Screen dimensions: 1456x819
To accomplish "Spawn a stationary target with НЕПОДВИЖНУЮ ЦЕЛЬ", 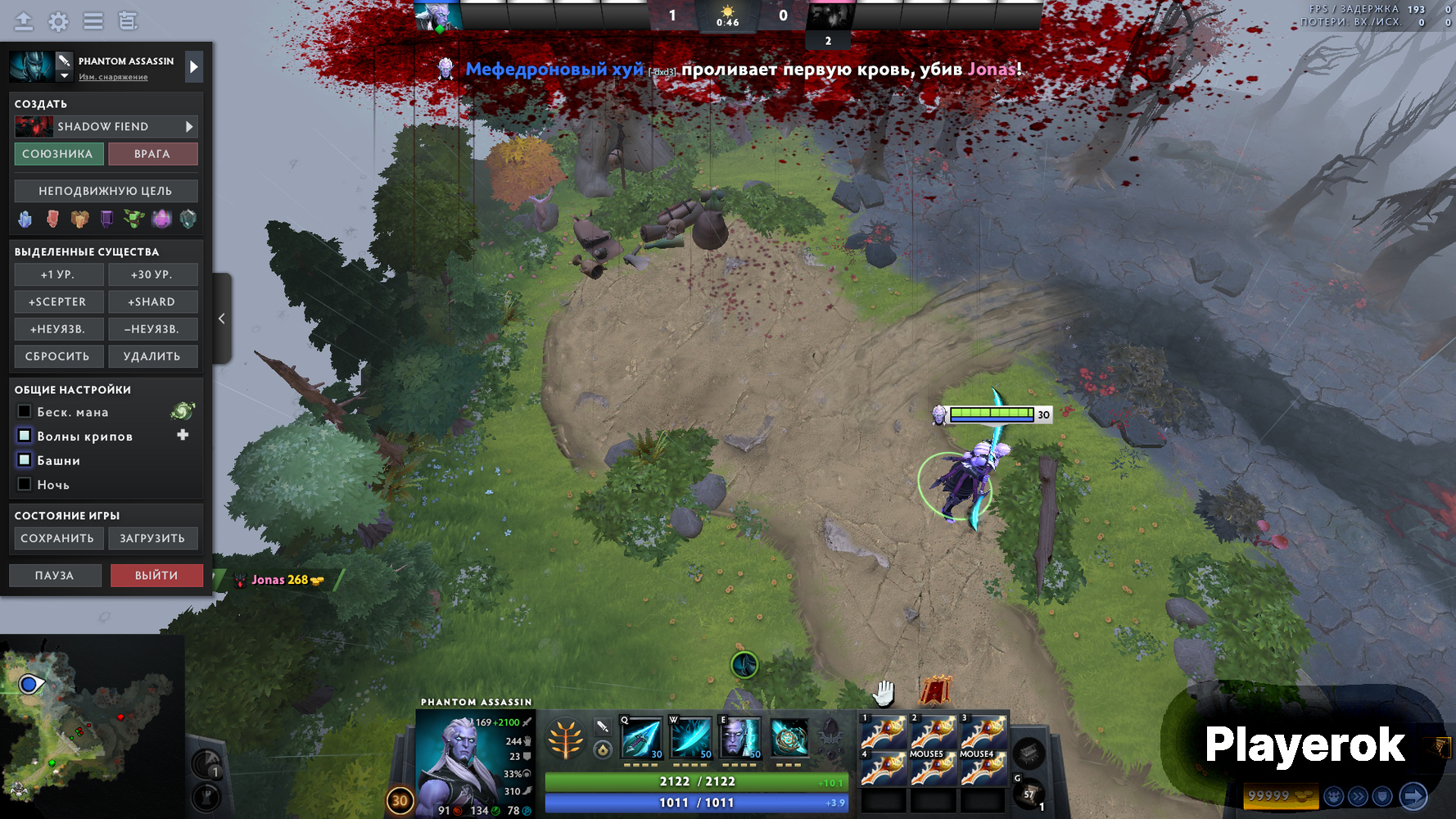I will (x=106, y=191).
